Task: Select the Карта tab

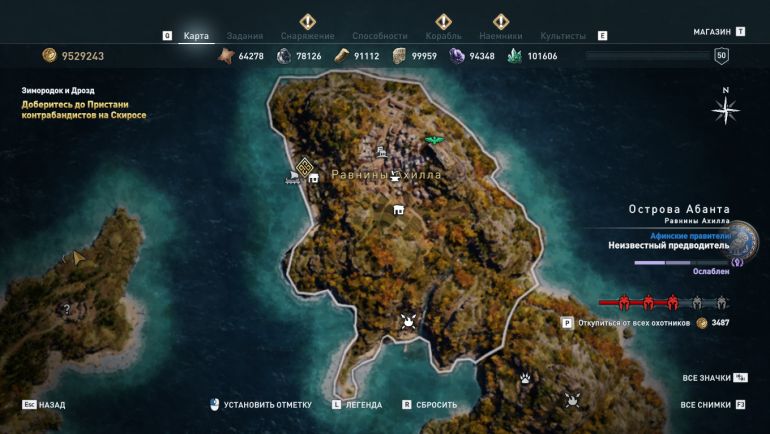Action: [x=197, y=36]
